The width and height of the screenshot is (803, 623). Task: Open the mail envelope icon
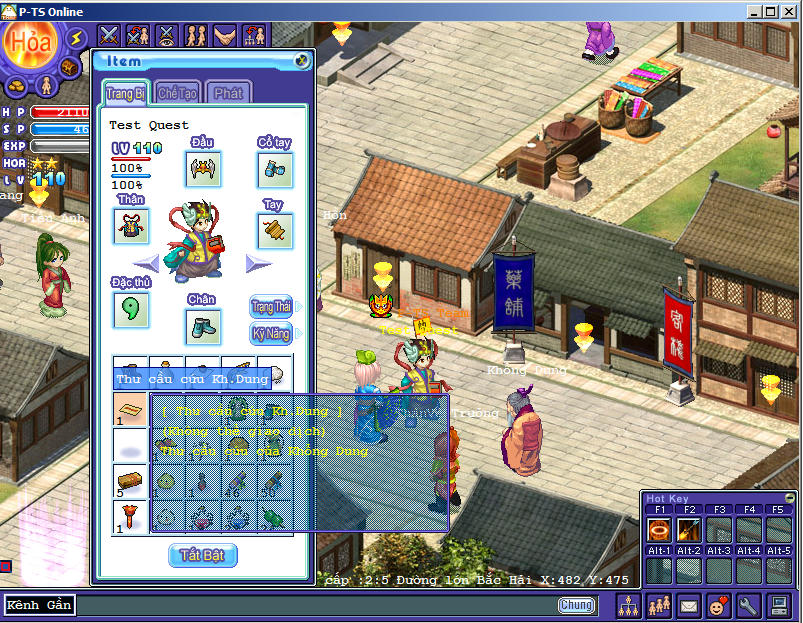click(689, 605)
